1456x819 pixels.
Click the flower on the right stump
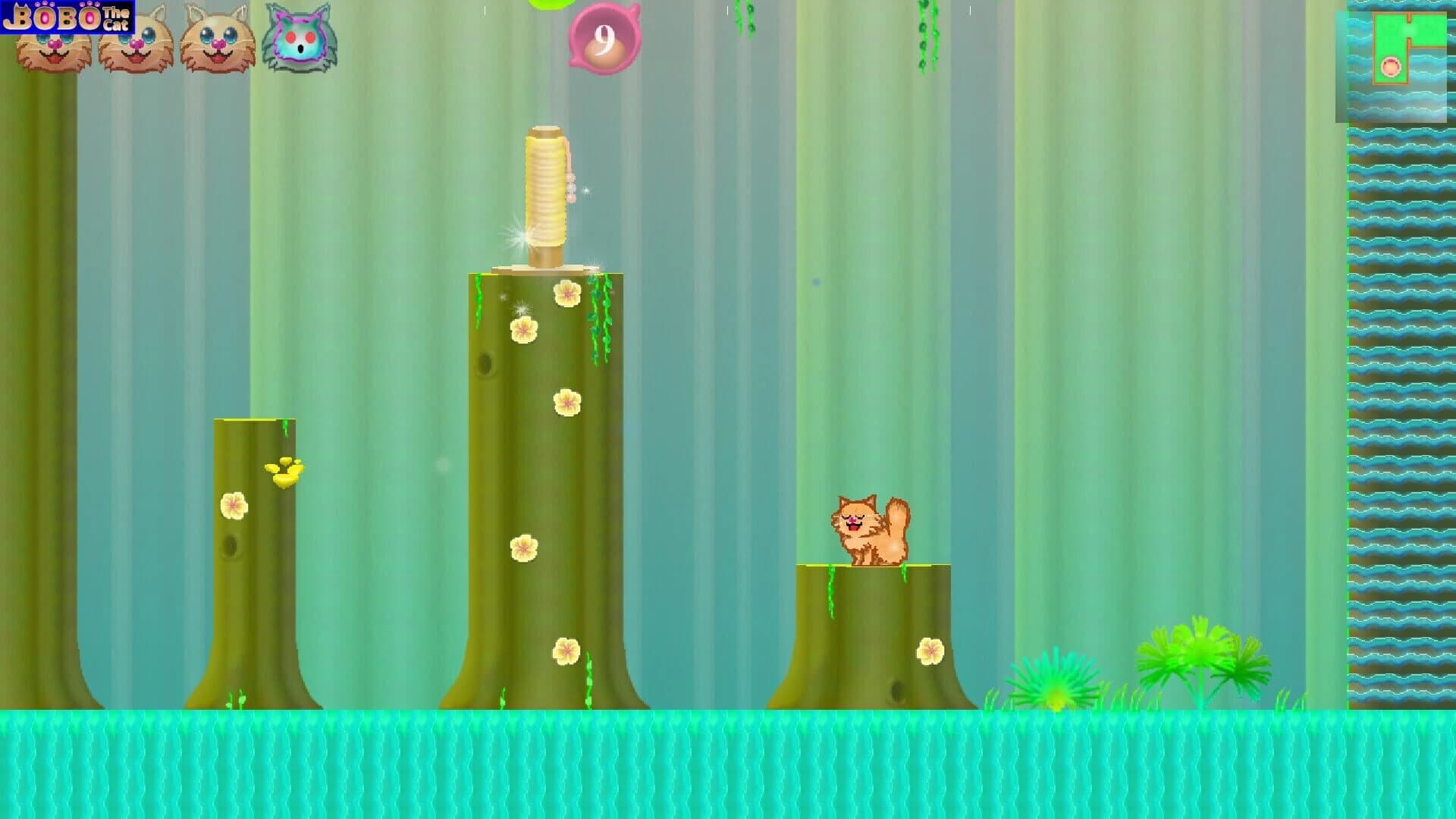coord(931,649)
